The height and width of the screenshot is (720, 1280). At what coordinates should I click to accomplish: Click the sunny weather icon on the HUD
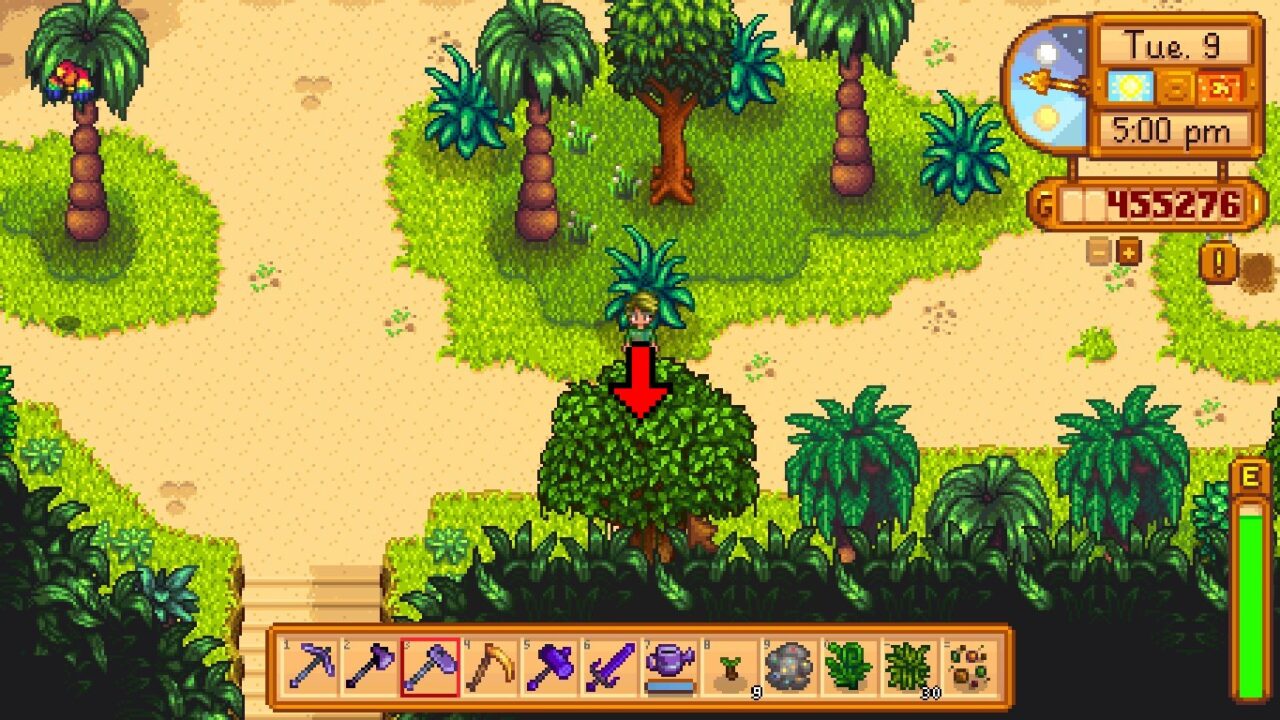pos(1128,87)
